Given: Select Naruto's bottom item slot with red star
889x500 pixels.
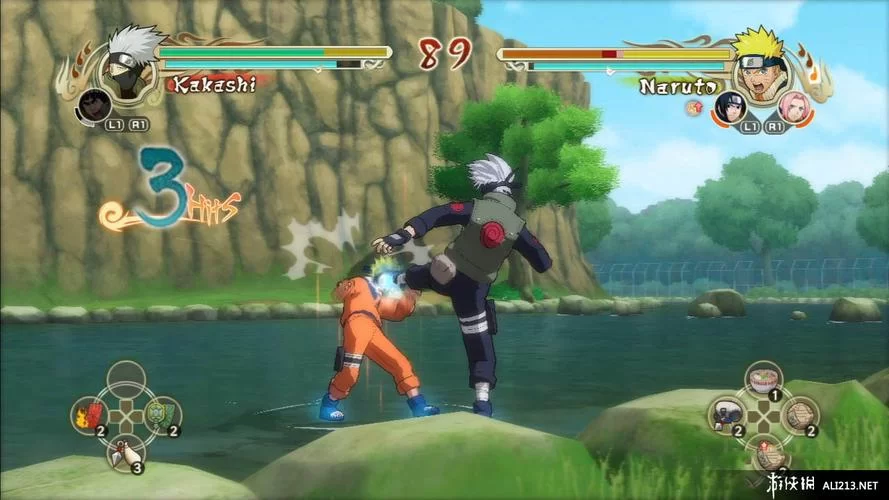Looking at the screenshot, I should click(763, 452).
